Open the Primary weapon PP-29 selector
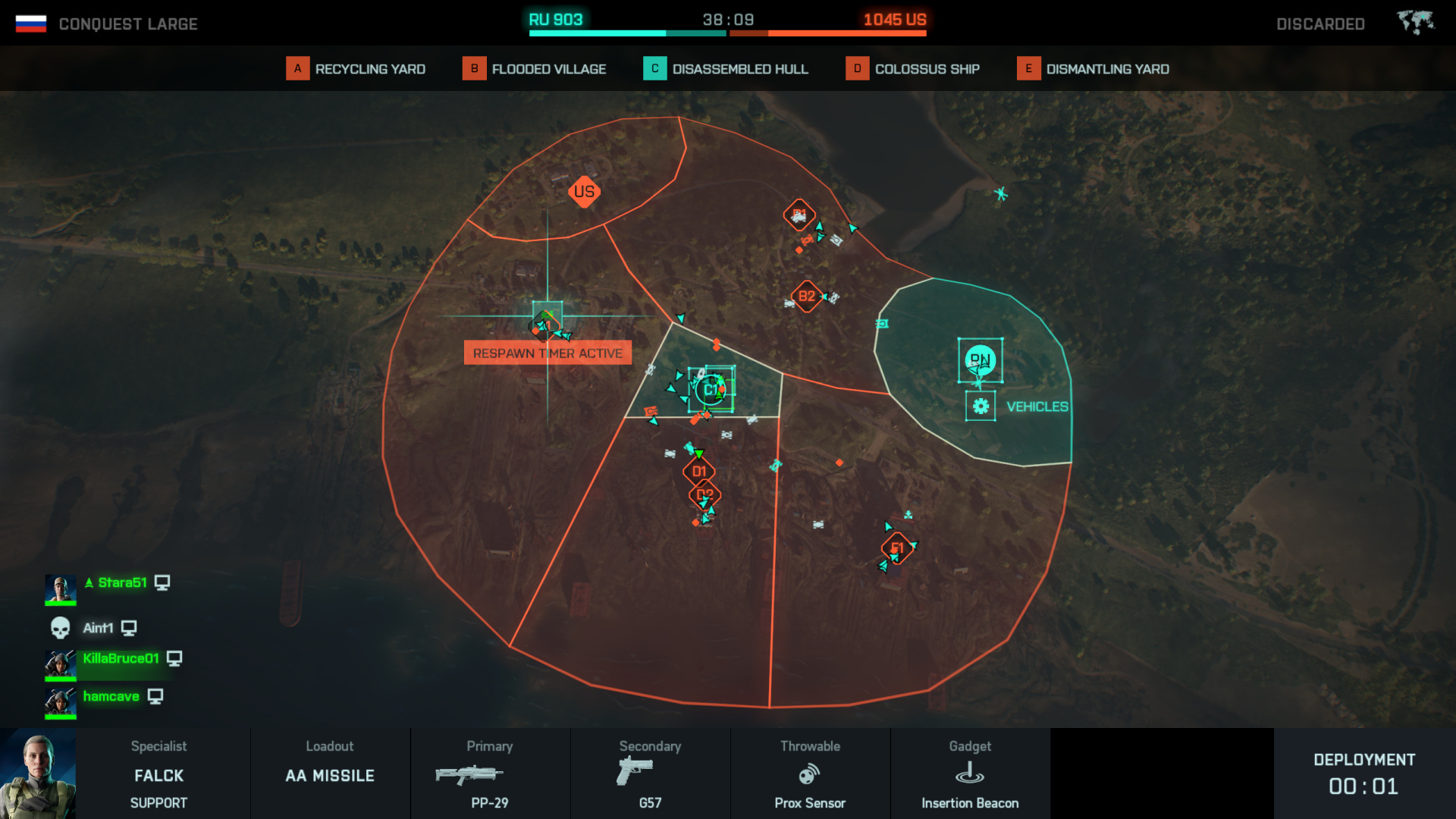1456x819 pixels. tap(489, 775)
